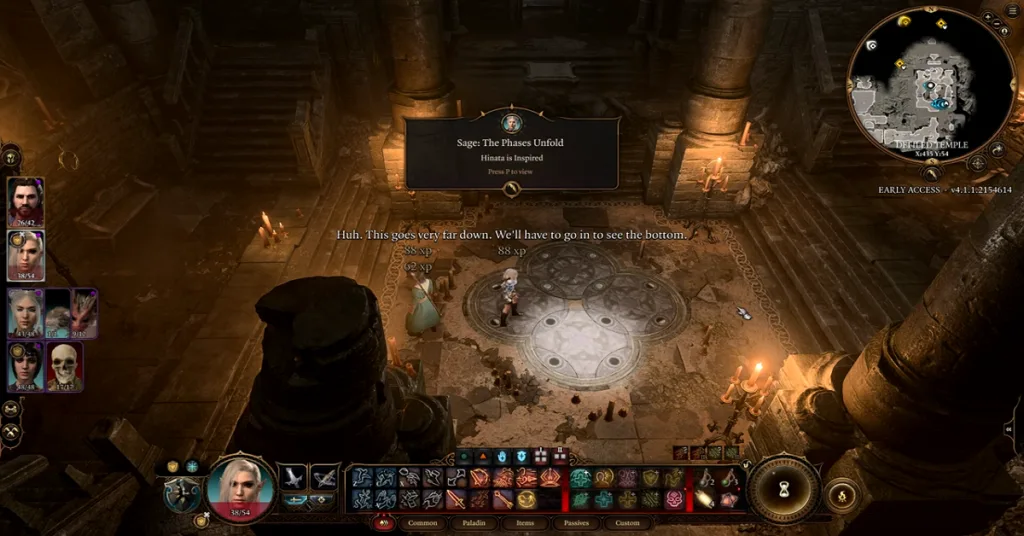Click the active character portrait by hotbar
Viewport: 1024px width, 536px height.
click(x=240, y=490)
